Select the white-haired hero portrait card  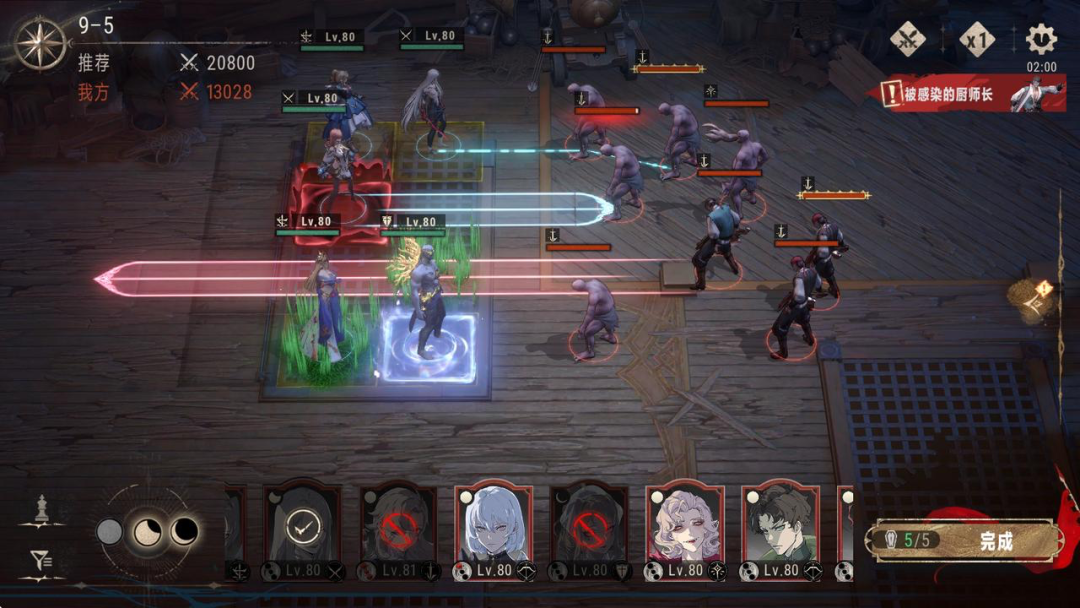(x=493, y=532)
